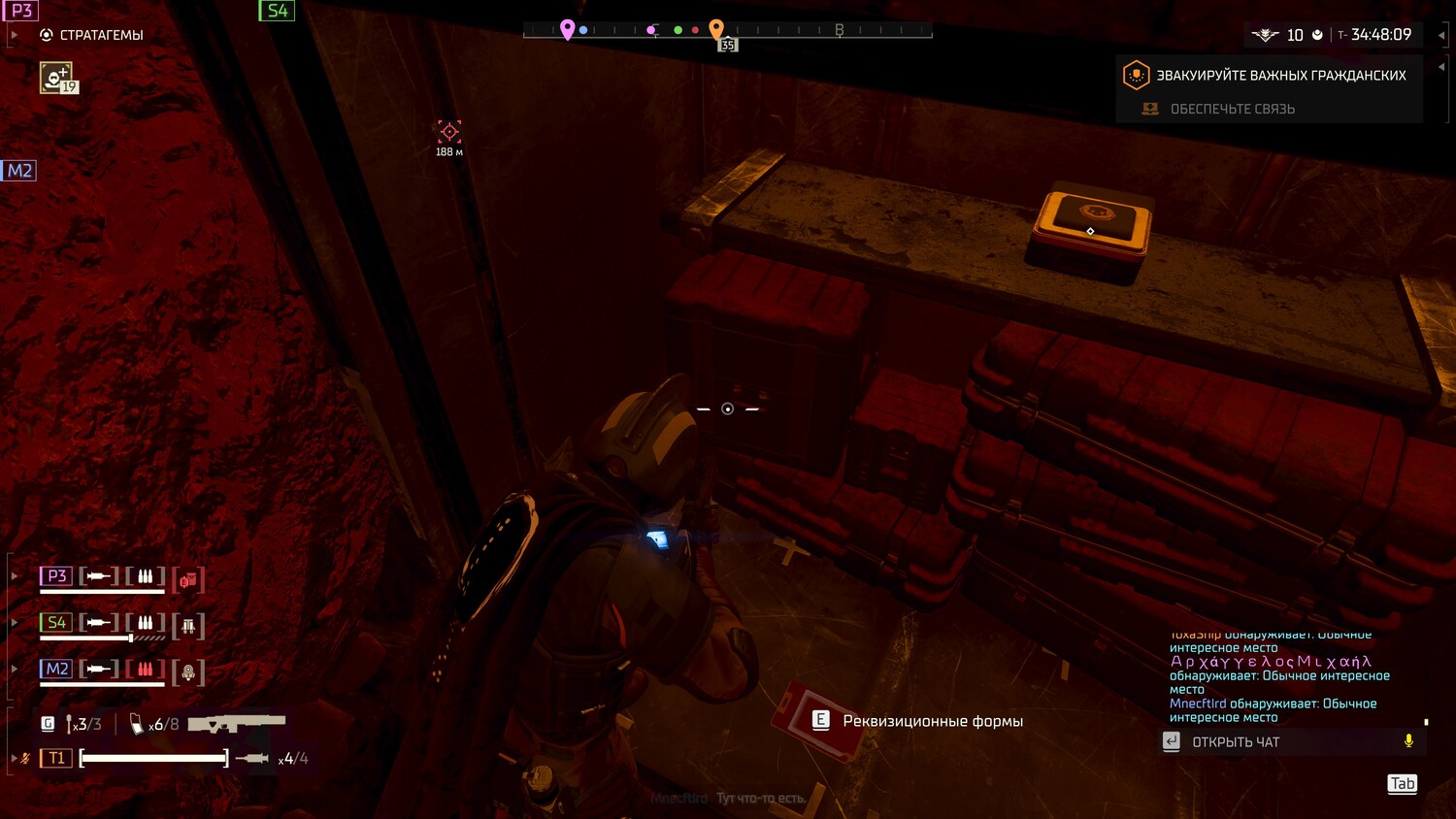Expand the Стратагемы stratagems panel

click(15, 35)
